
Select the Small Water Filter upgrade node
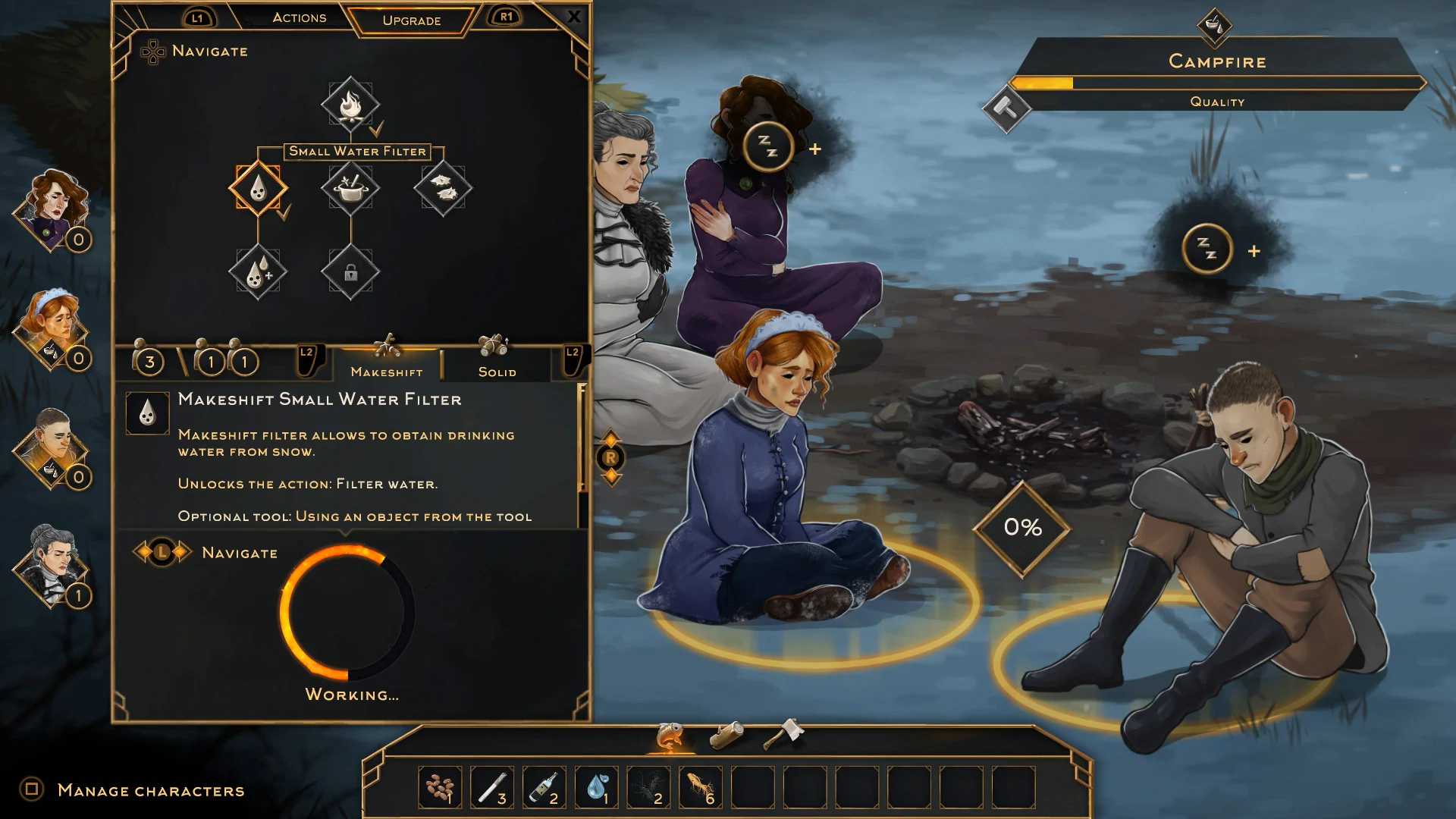pos(259,190)
